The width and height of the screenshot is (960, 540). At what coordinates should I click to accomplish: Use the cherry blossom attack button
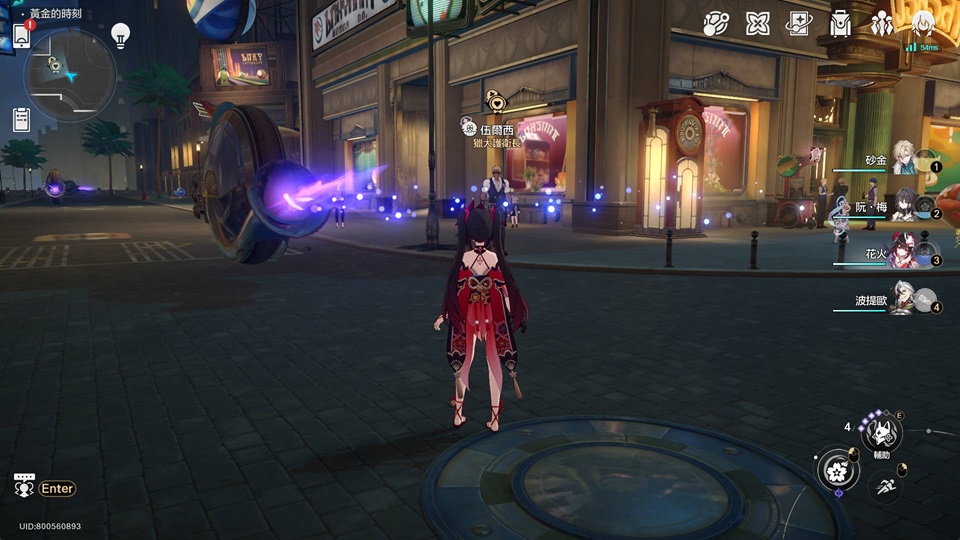(x=838, y=470)
